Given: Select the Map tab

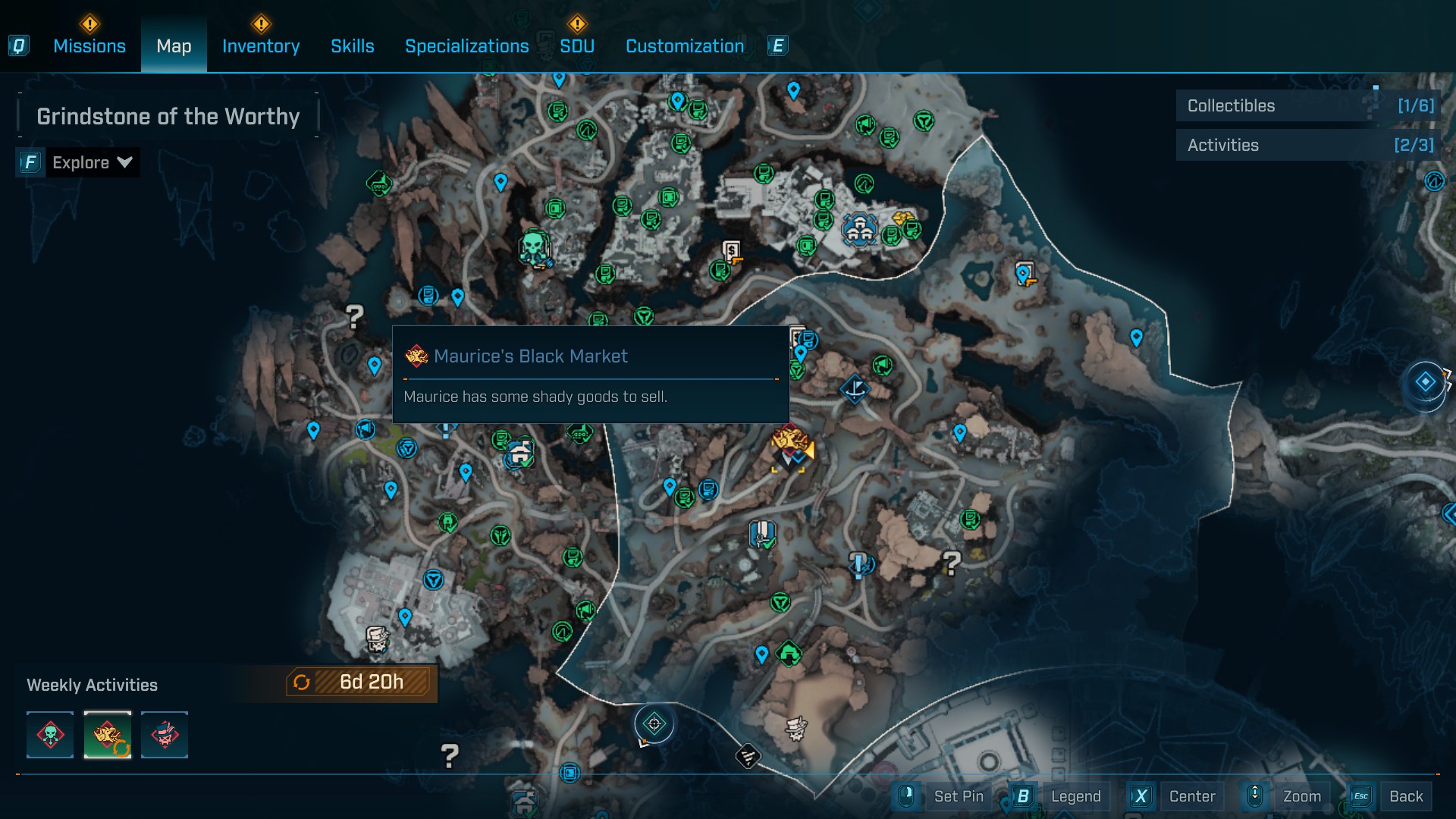Looking at the screenshot, I should pyautogui.click(x=174, y=46).
